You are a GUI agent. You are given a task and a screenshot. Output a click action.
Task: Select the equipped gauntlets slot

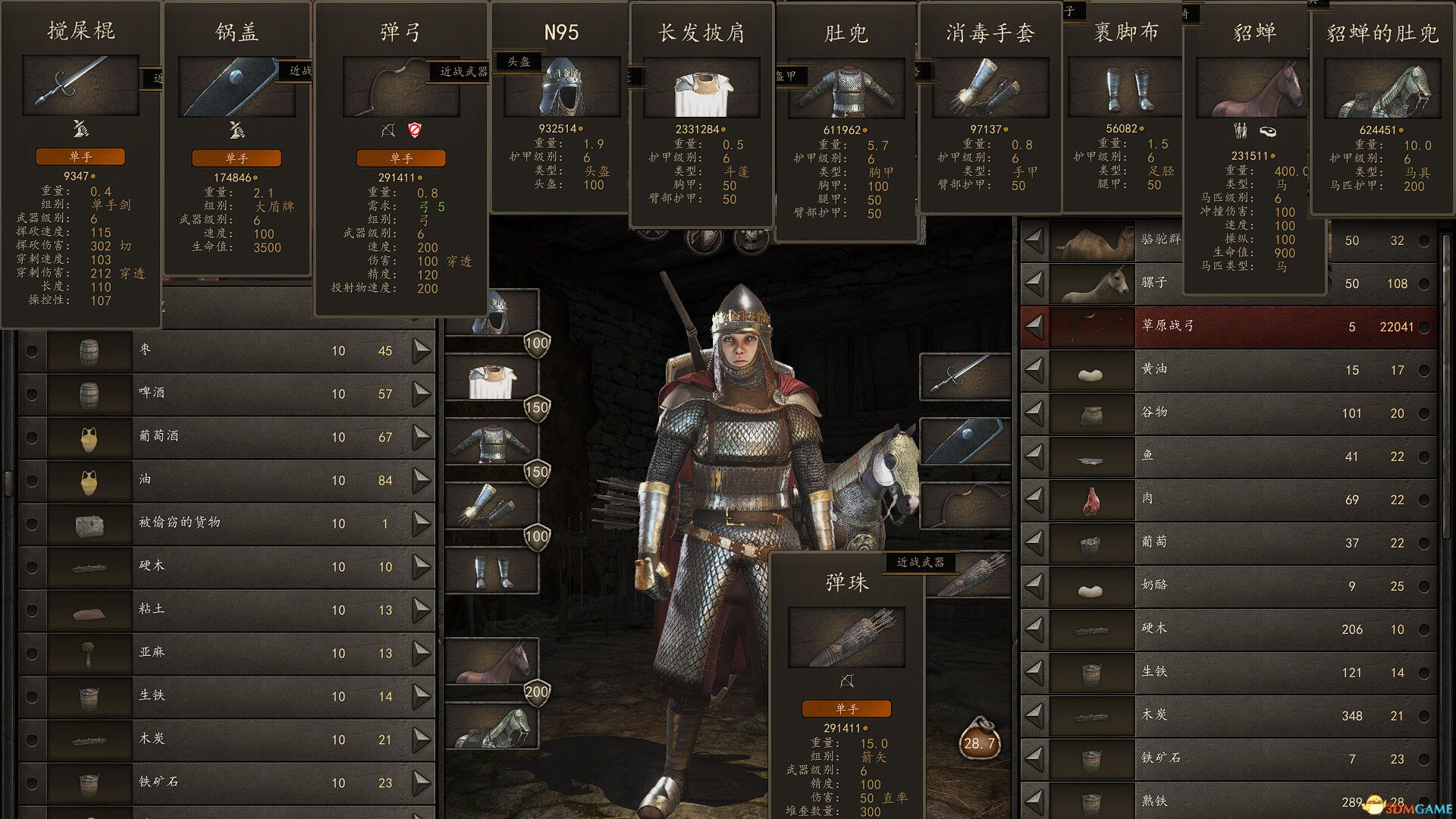(x=491, y=507)
